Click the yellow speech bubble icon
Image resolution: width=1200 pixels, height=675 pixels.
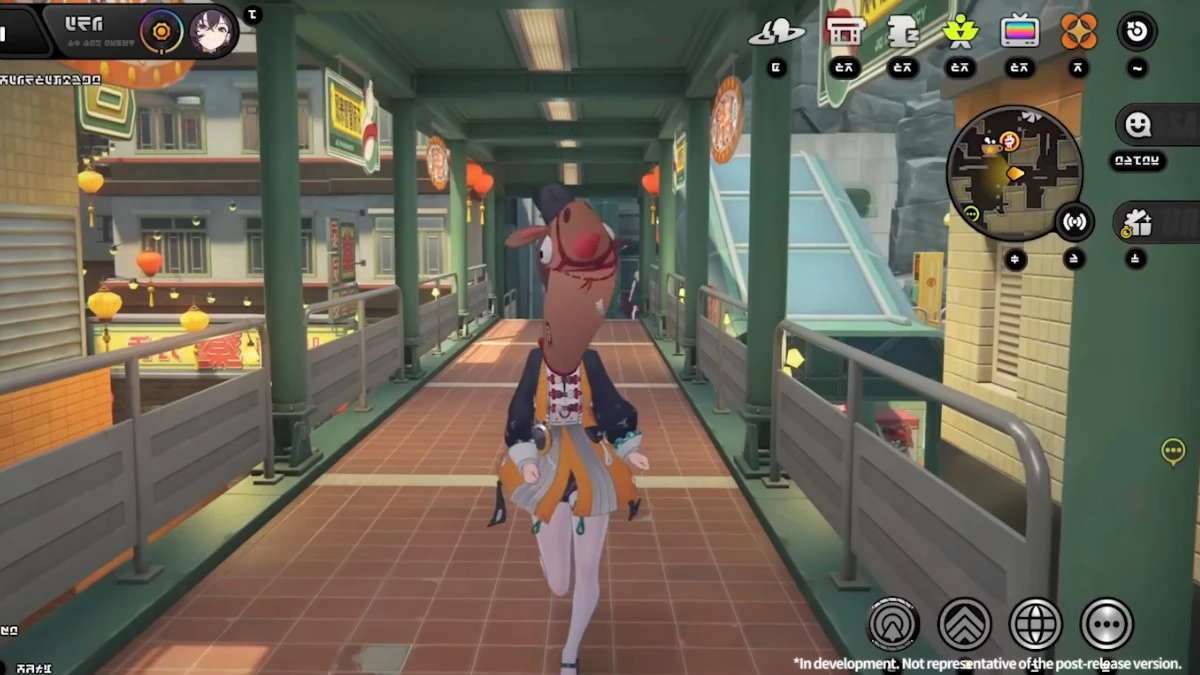(1173, 452)
